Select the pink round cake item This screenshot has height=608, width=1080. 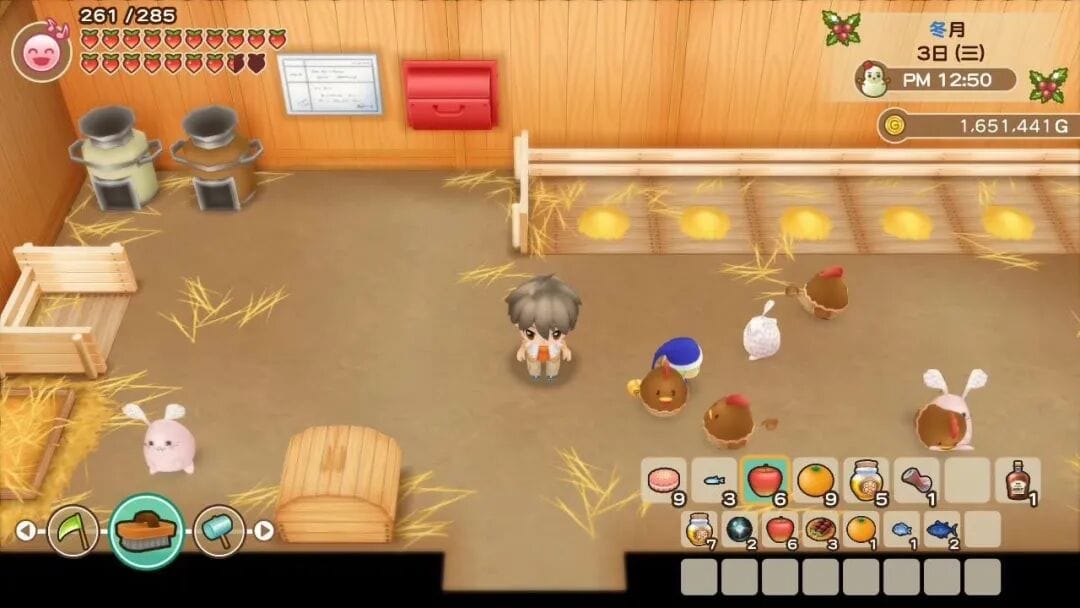[663, 481]
